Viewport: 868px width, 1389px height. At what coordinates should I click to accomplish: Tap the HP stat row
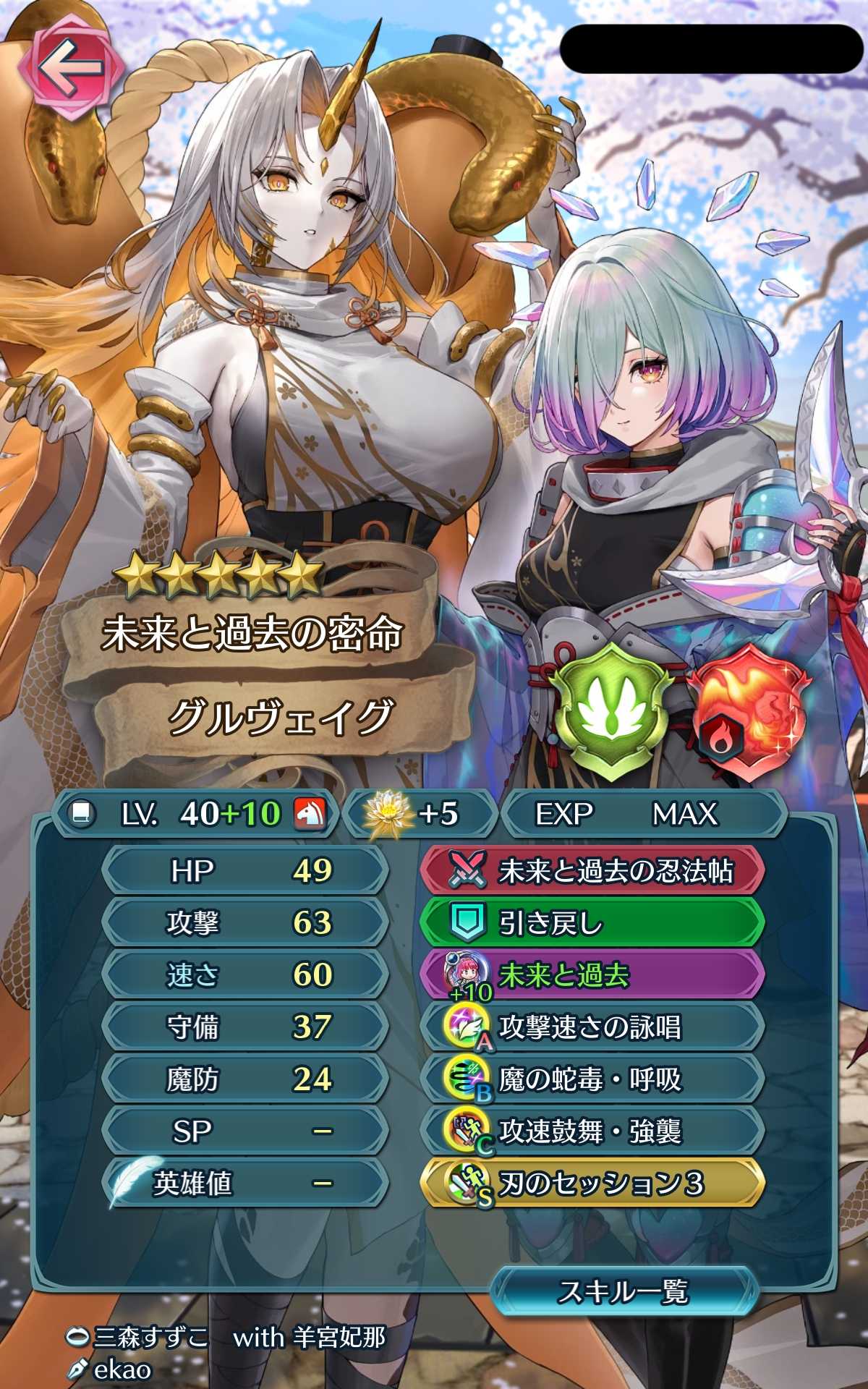coord(246,871)
